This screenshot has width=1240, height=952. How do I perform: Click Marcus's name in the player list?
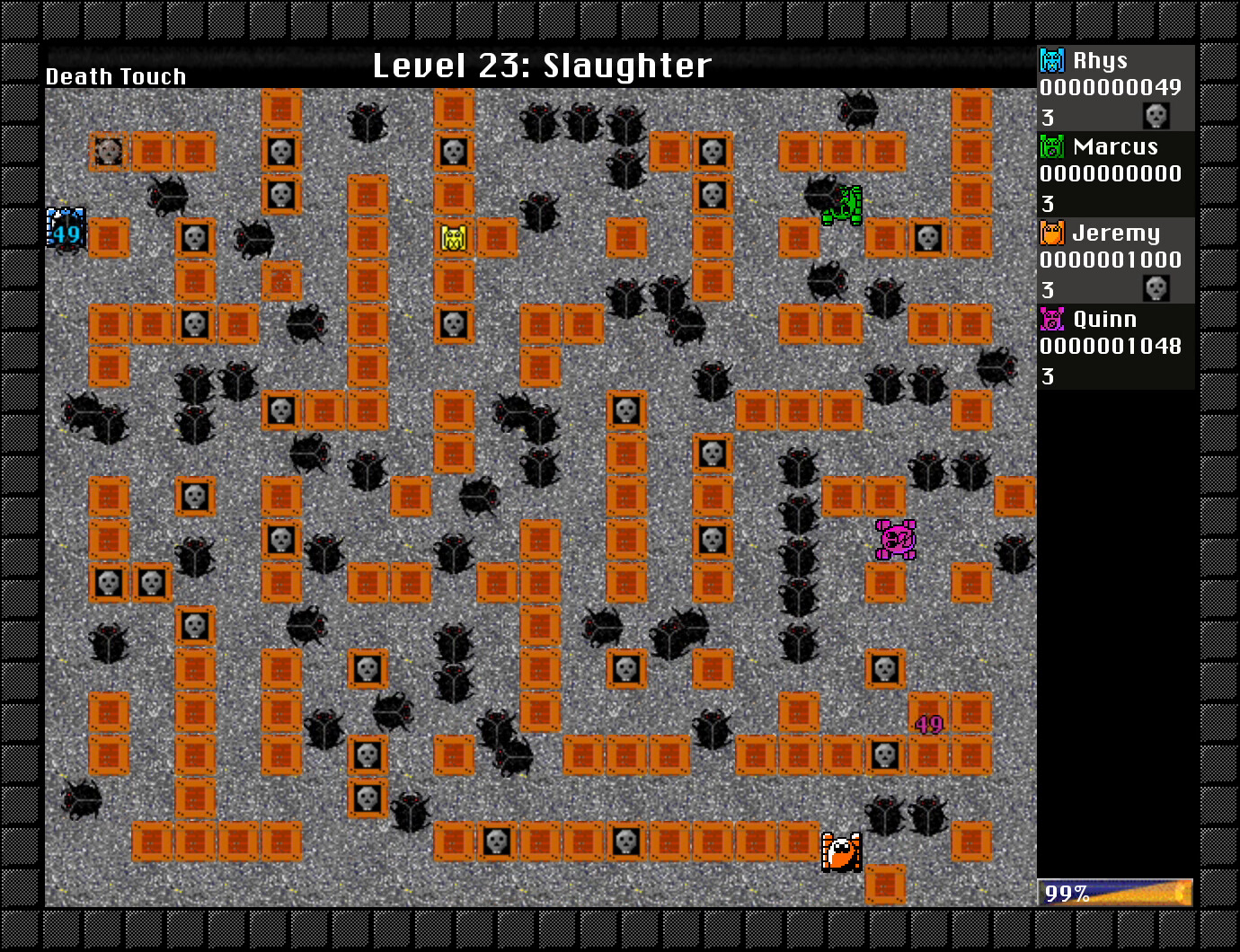(x=1114, y=146)
